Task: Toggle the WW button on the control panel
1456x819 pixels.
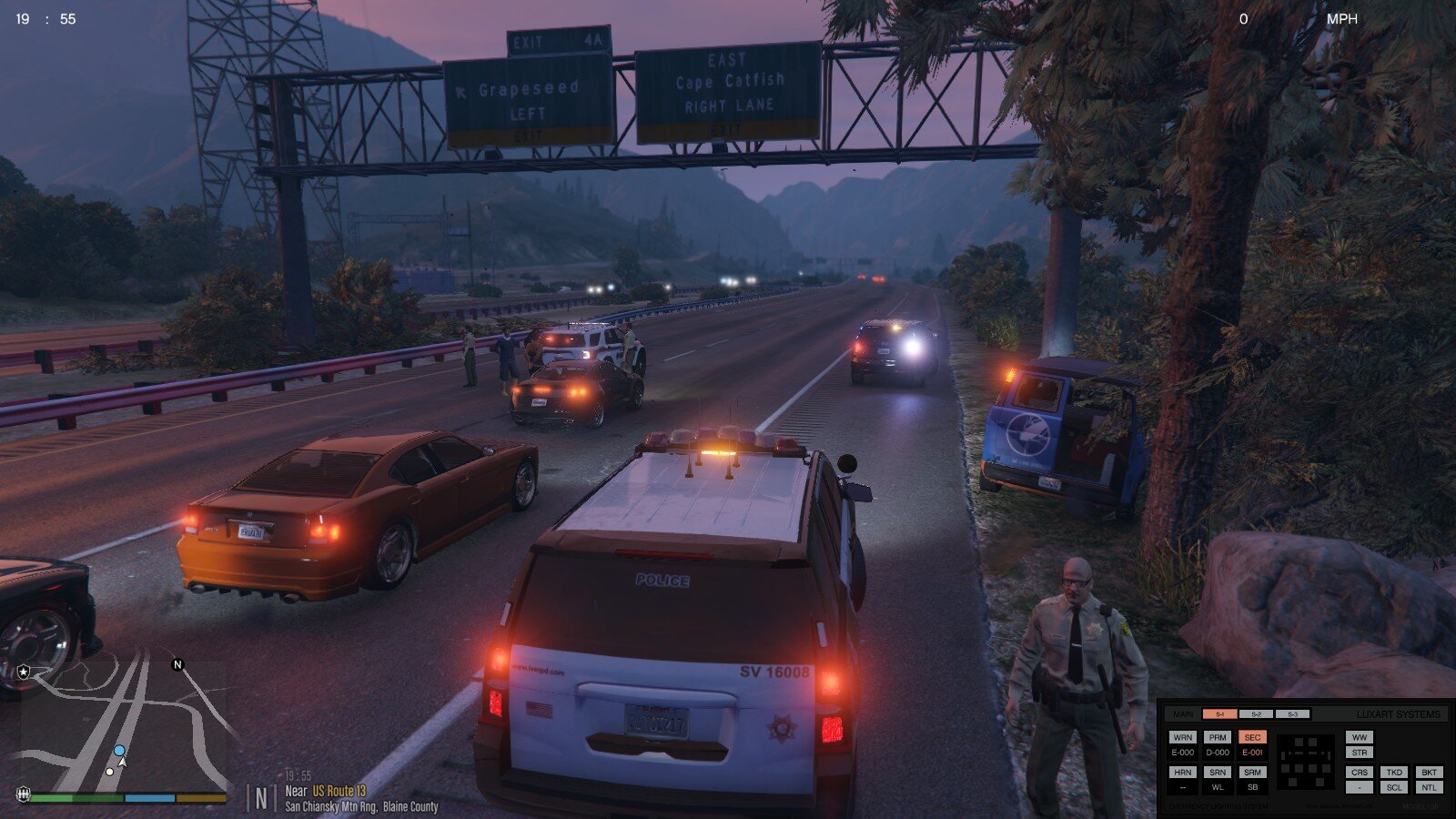Action: click(1360, 737)
